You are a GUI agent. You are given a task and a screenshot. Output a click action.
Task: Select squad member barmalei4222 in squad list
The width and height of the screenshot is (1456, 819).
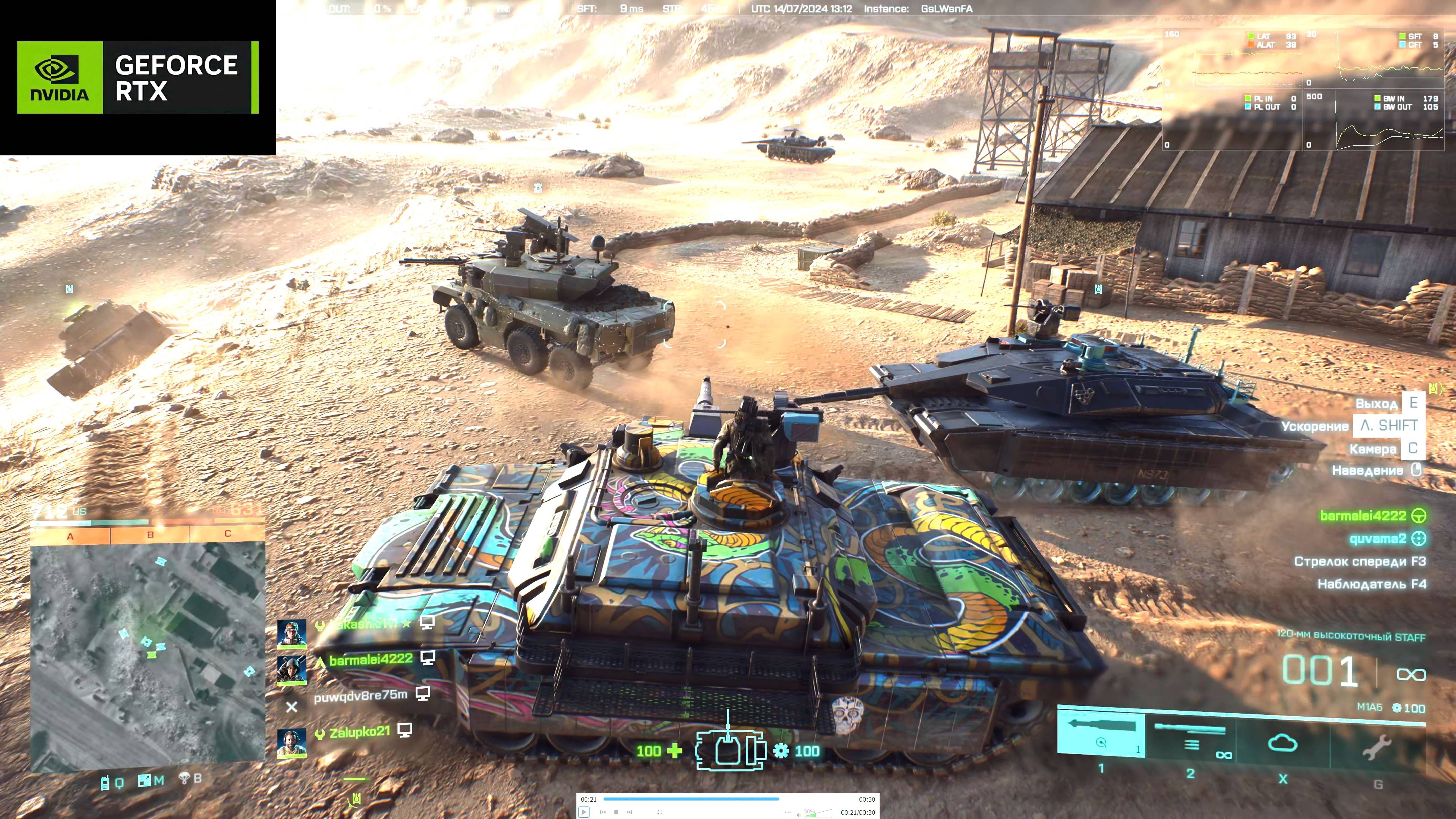pyautogui.click(x=371, y=659)
